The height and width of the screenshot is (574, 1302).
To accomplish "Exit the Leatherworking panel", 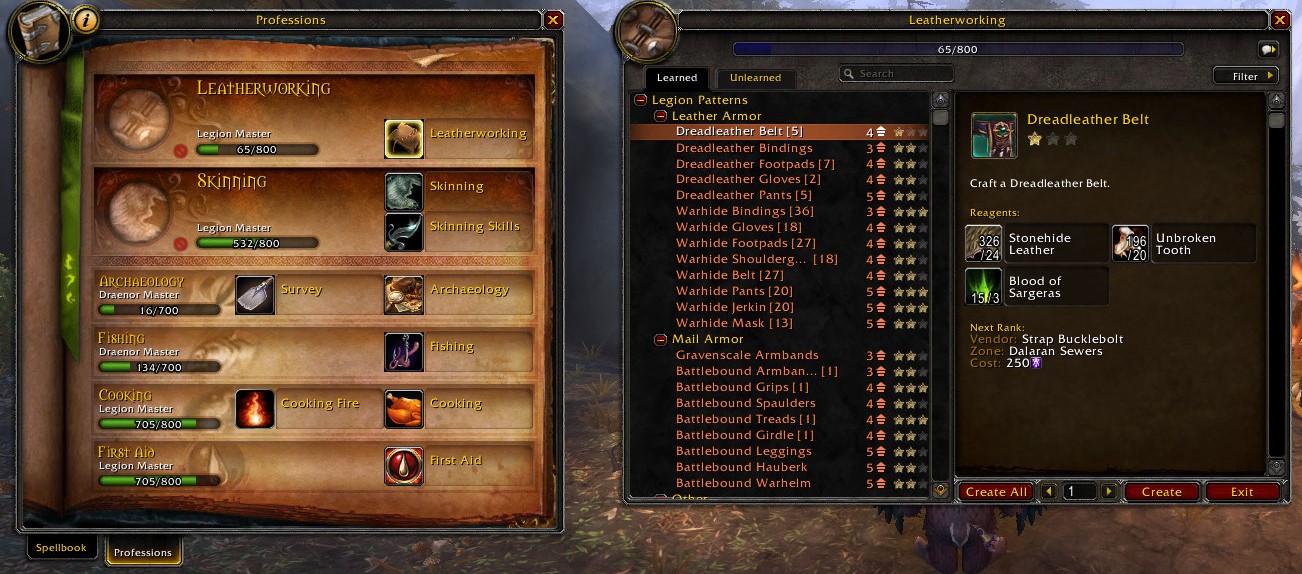I will [1242, 492].
